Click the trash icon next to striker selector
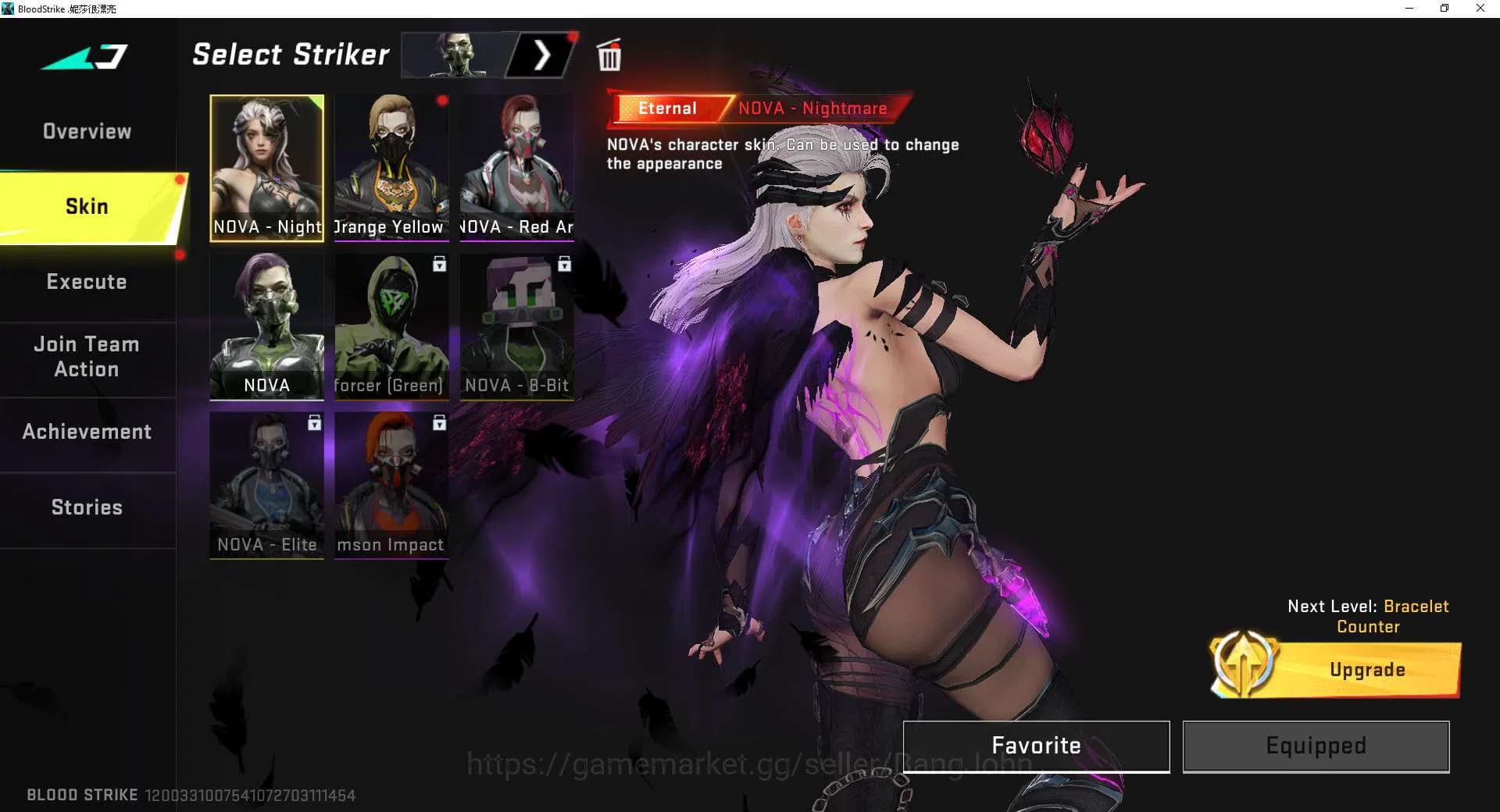 (x=609, y=55)
